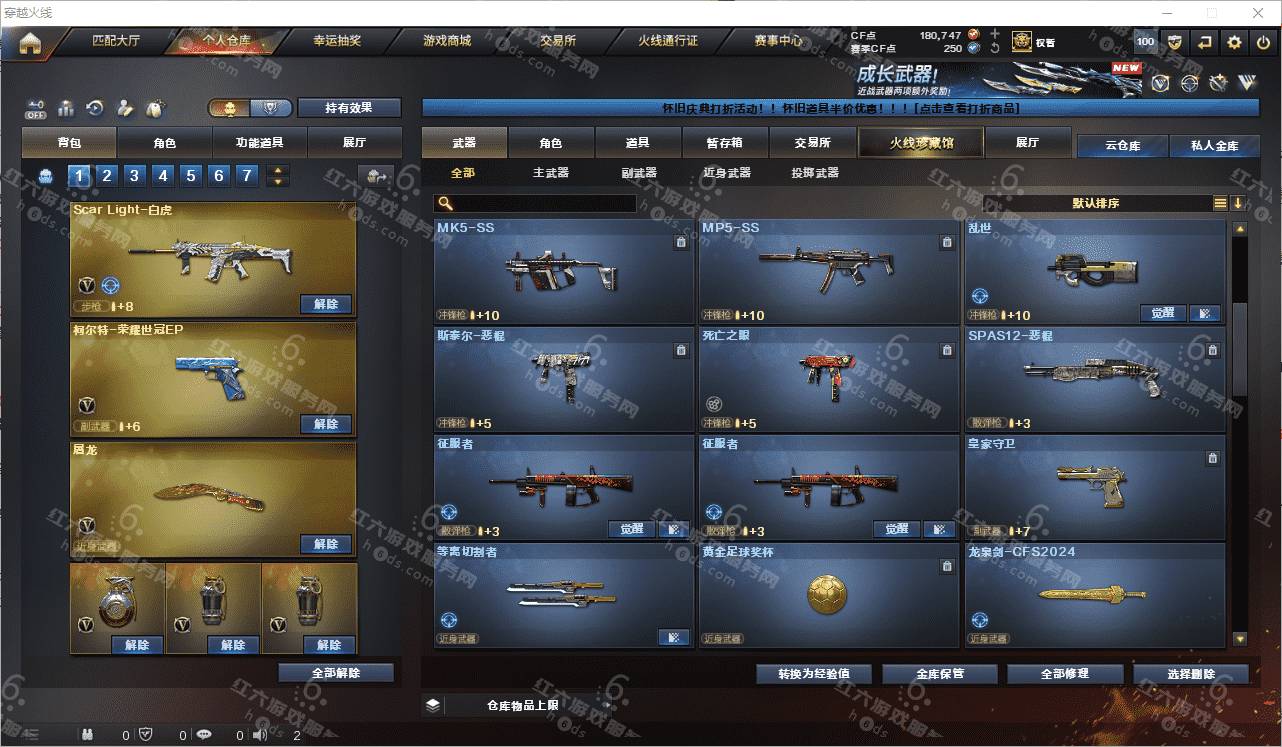Open the 默认排序 sort dropdown
1282x747 pixels.
[1096, 203]
